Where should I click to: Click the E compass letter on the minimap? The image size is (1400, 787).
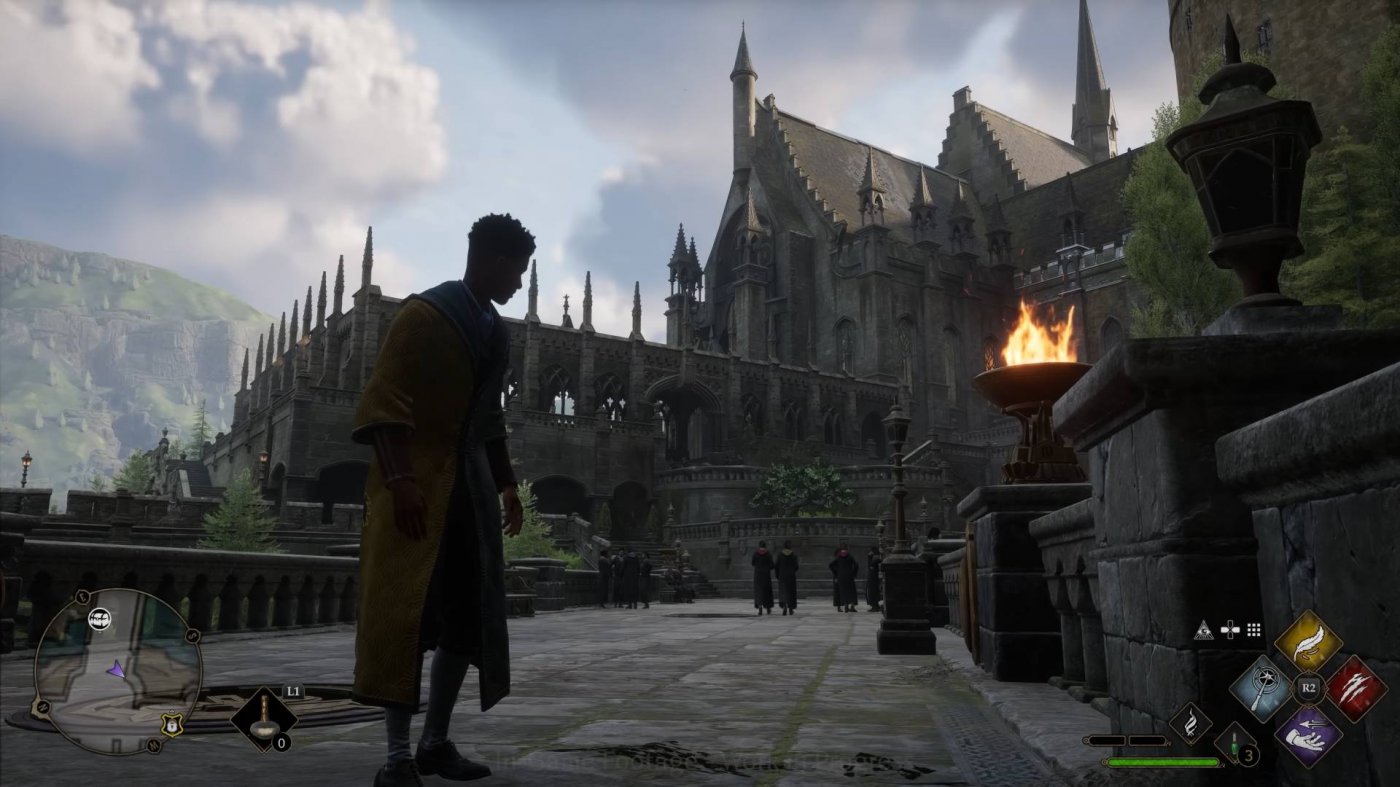click(x=81, y=596)
